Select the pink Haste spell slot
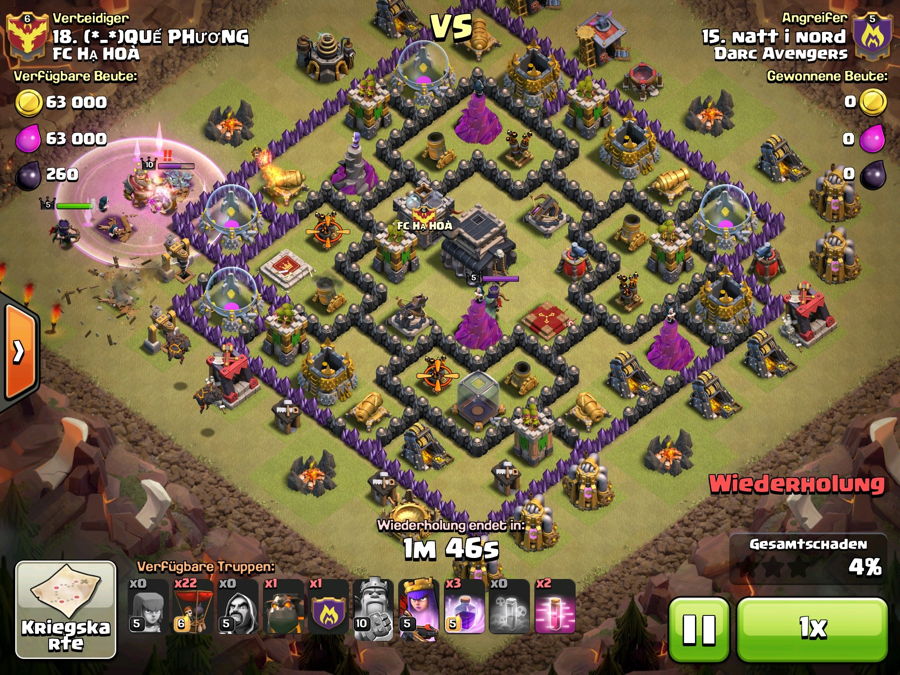The width and height of the screenshot is (900, 675). point(555,606)
